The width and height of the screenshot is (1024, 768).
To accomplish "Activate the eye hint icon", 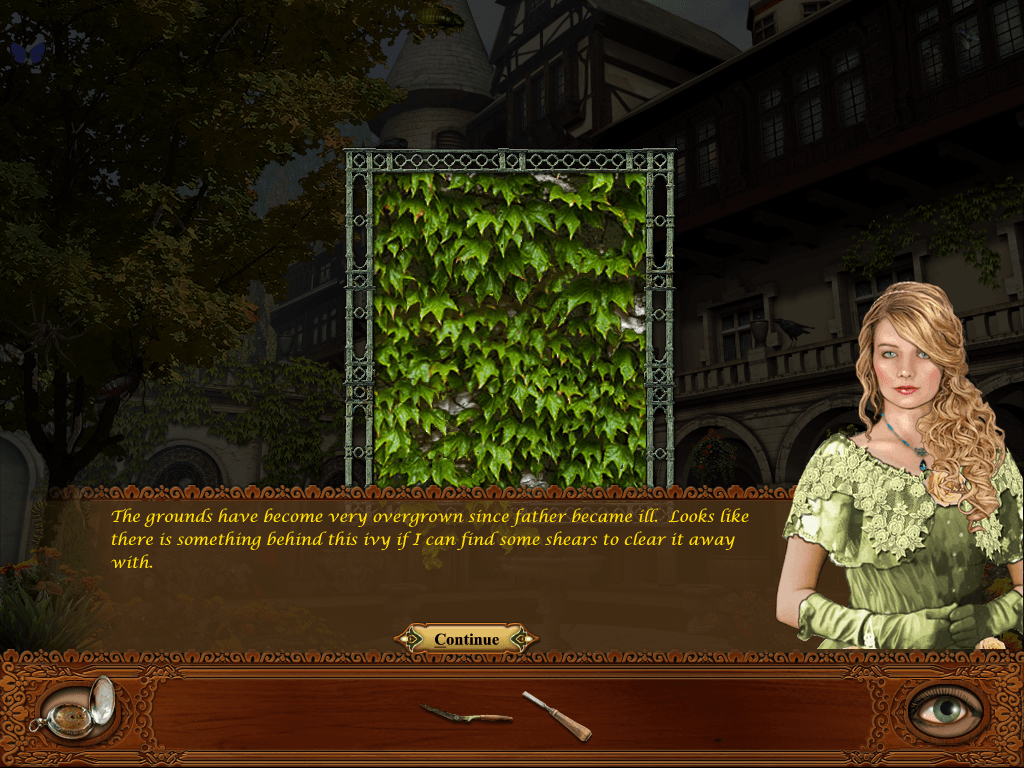I will [945, 709].
